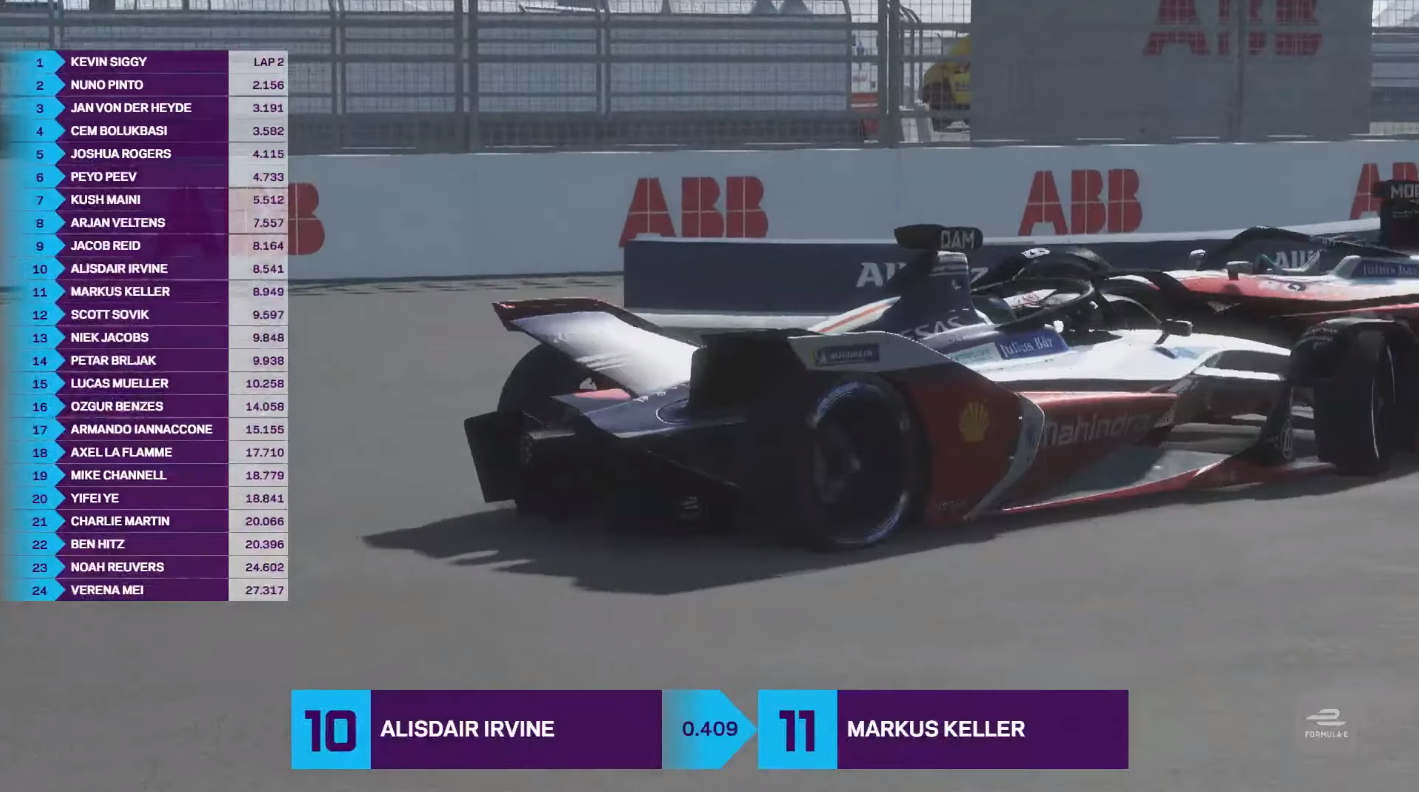Choose Armando Iannaccone in the leaderboard

tap(141, 430)
